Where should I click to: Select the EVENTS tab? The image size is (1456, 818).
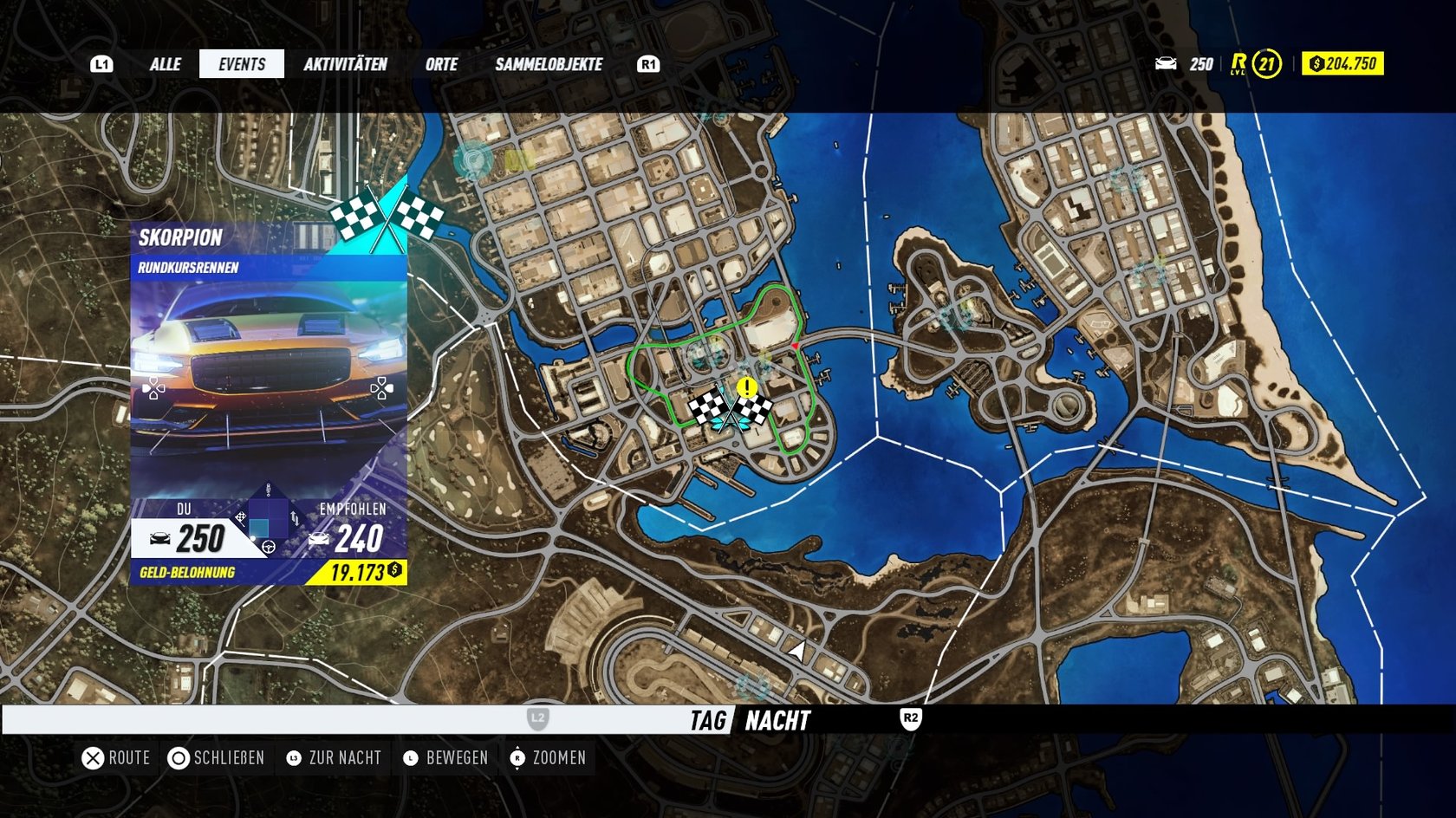point(242,64)
